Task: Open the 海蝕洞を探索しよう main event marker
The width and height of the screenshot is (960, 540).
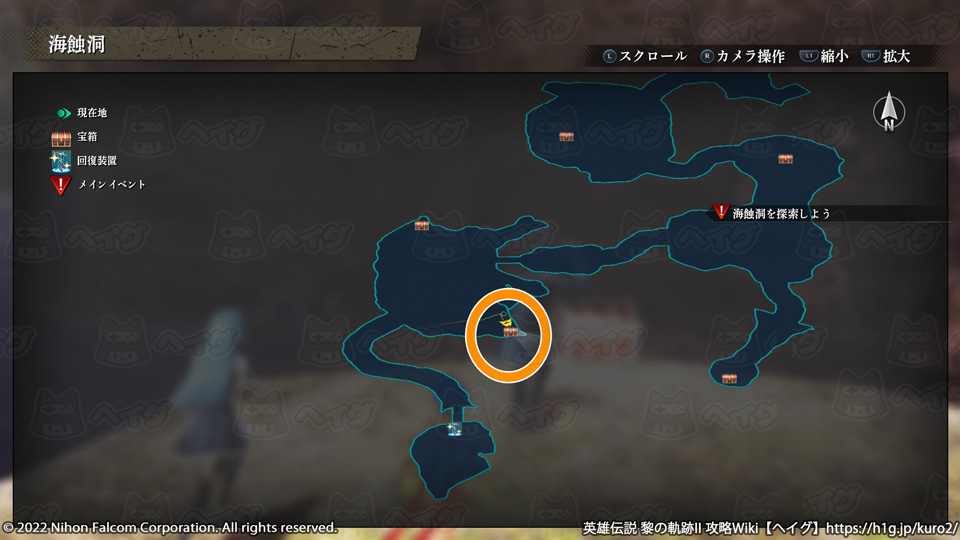Action: pos(722,212)
